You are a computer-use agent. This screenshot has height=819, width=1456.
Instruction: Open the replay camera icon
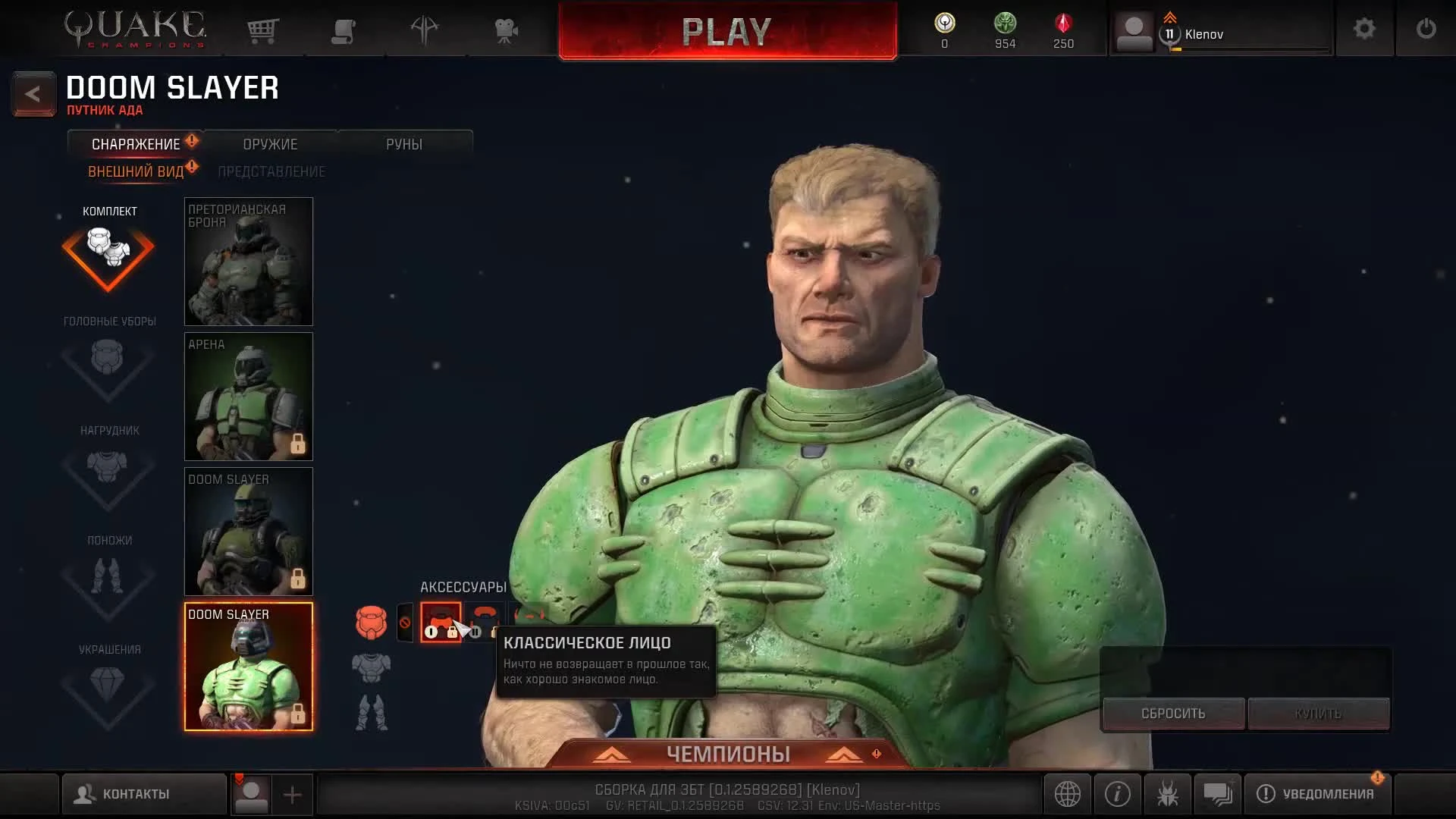pos(505,30)
